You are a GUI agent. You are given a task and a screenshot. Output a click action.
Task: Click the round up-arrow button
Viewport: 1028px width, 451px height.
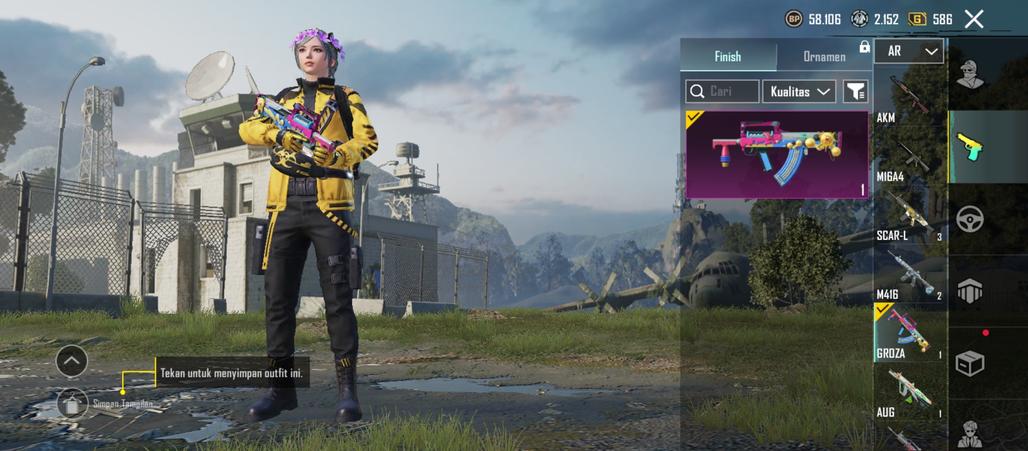tap(72, 360)
